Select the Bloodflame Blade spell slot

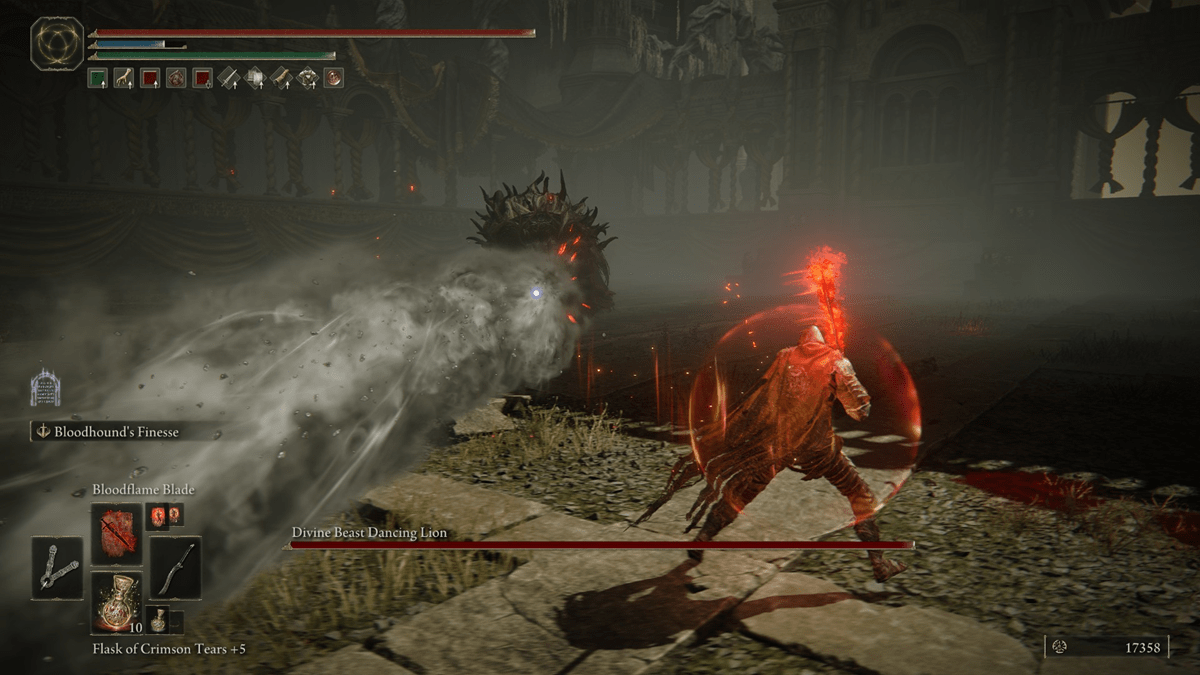(116, 534)
